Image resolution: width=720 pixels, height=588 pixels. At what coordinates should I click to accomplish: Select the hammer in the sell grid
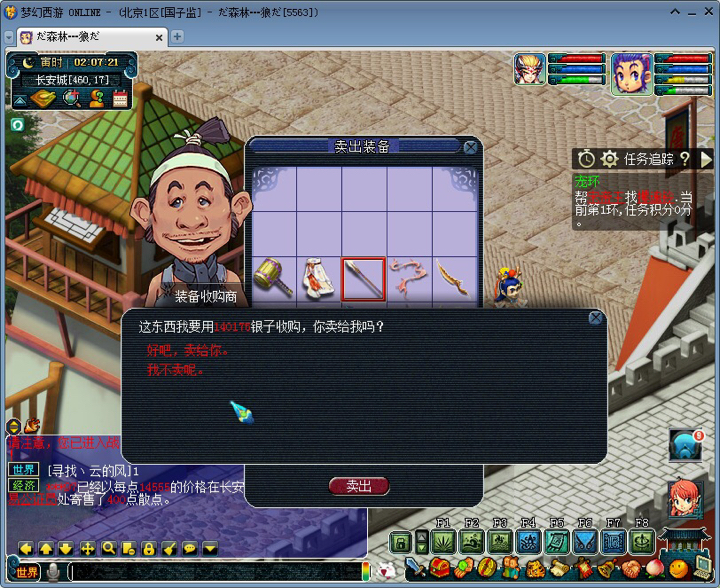(273, 278)
